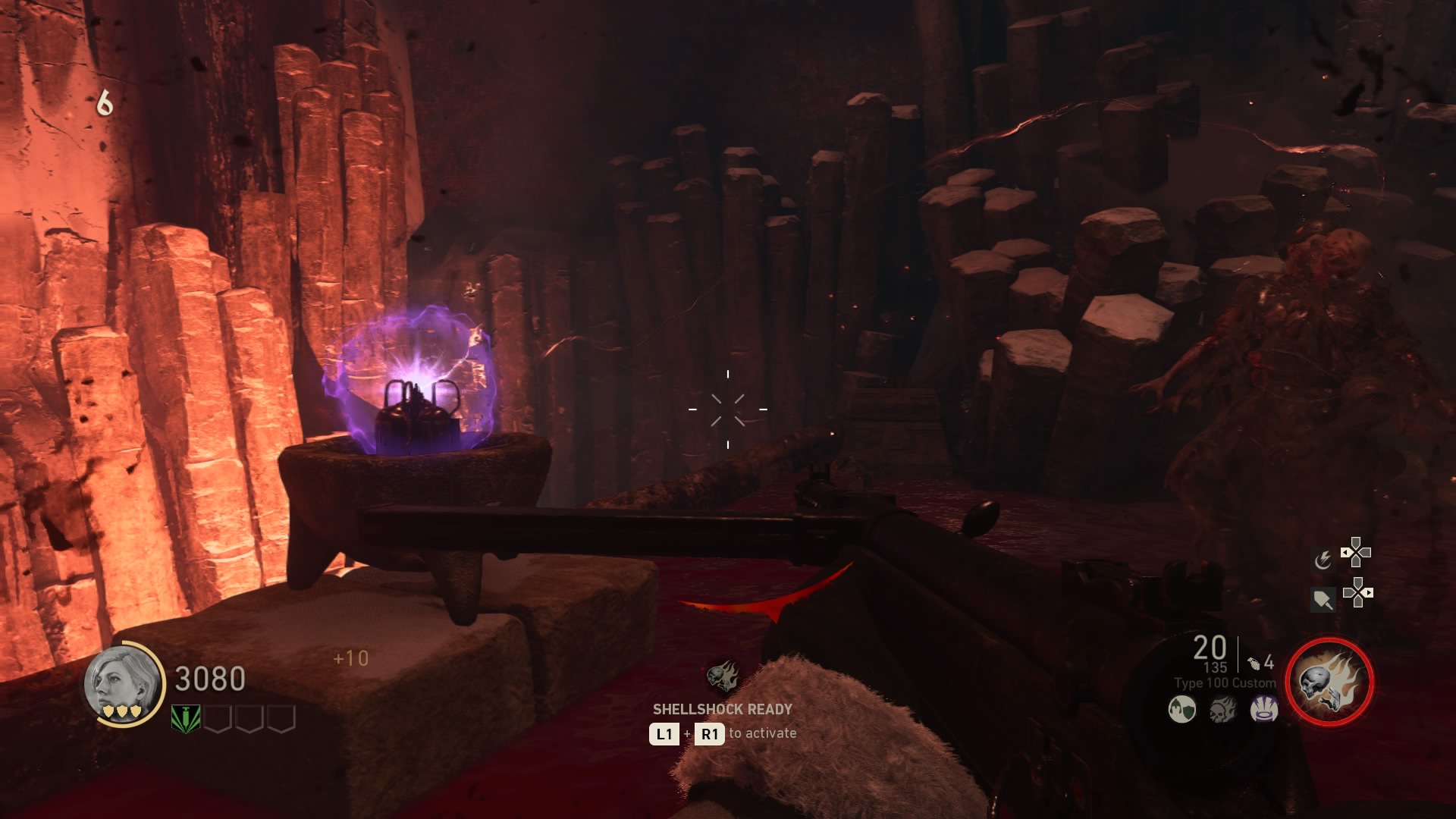This screenshot has height=819, width=1456.
Task: Use the shovel item icon
Action: [x=1323, y=600]
